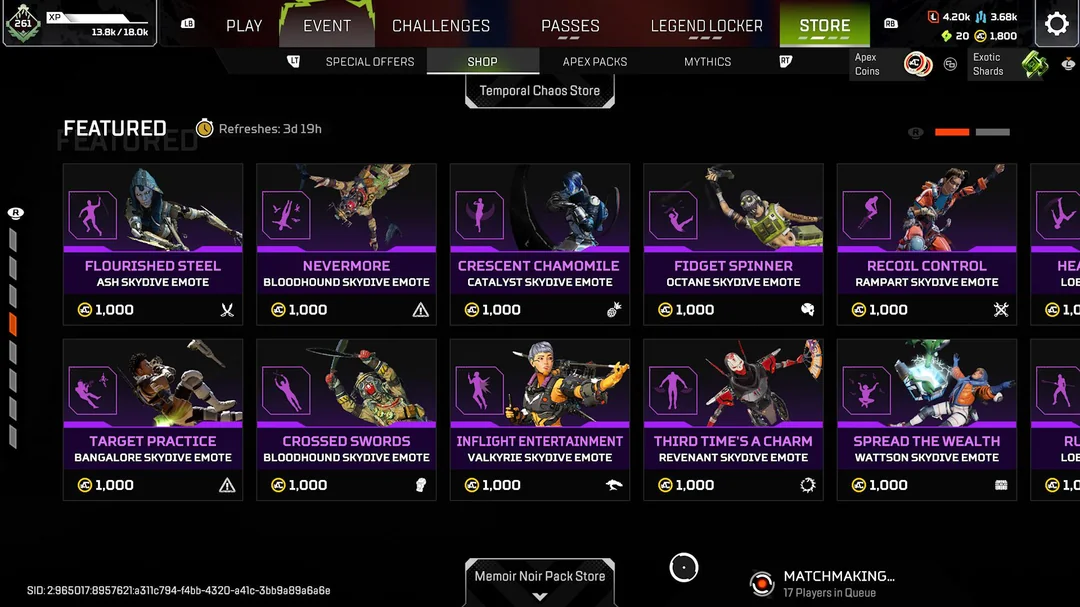
Task: Jump to the Temporal Chaos Store
Action: (540, 91)
